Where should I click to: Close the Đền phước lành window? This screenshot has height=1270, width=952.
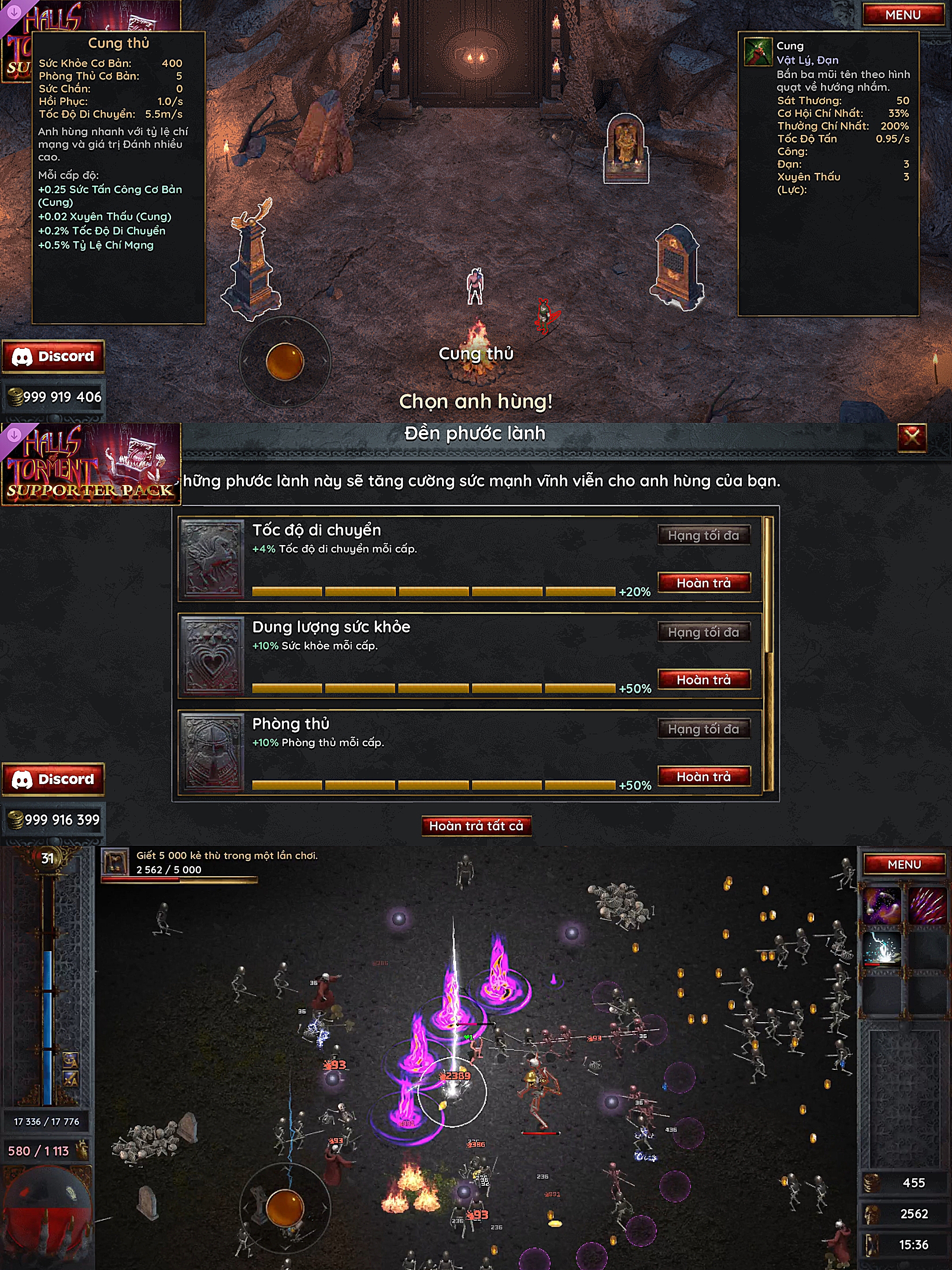[911, 438]
